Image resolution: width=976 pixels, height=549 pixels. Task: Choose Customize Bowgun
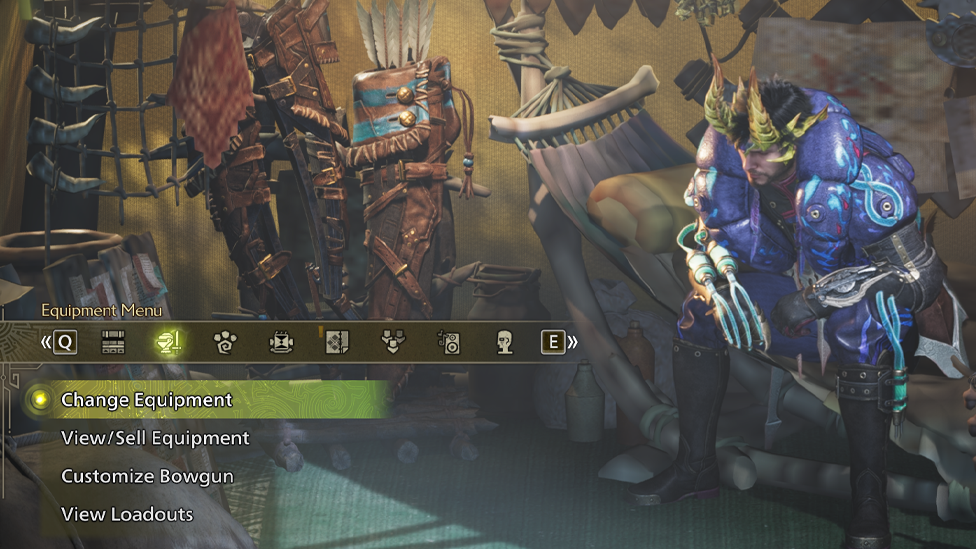coord(147,476)
